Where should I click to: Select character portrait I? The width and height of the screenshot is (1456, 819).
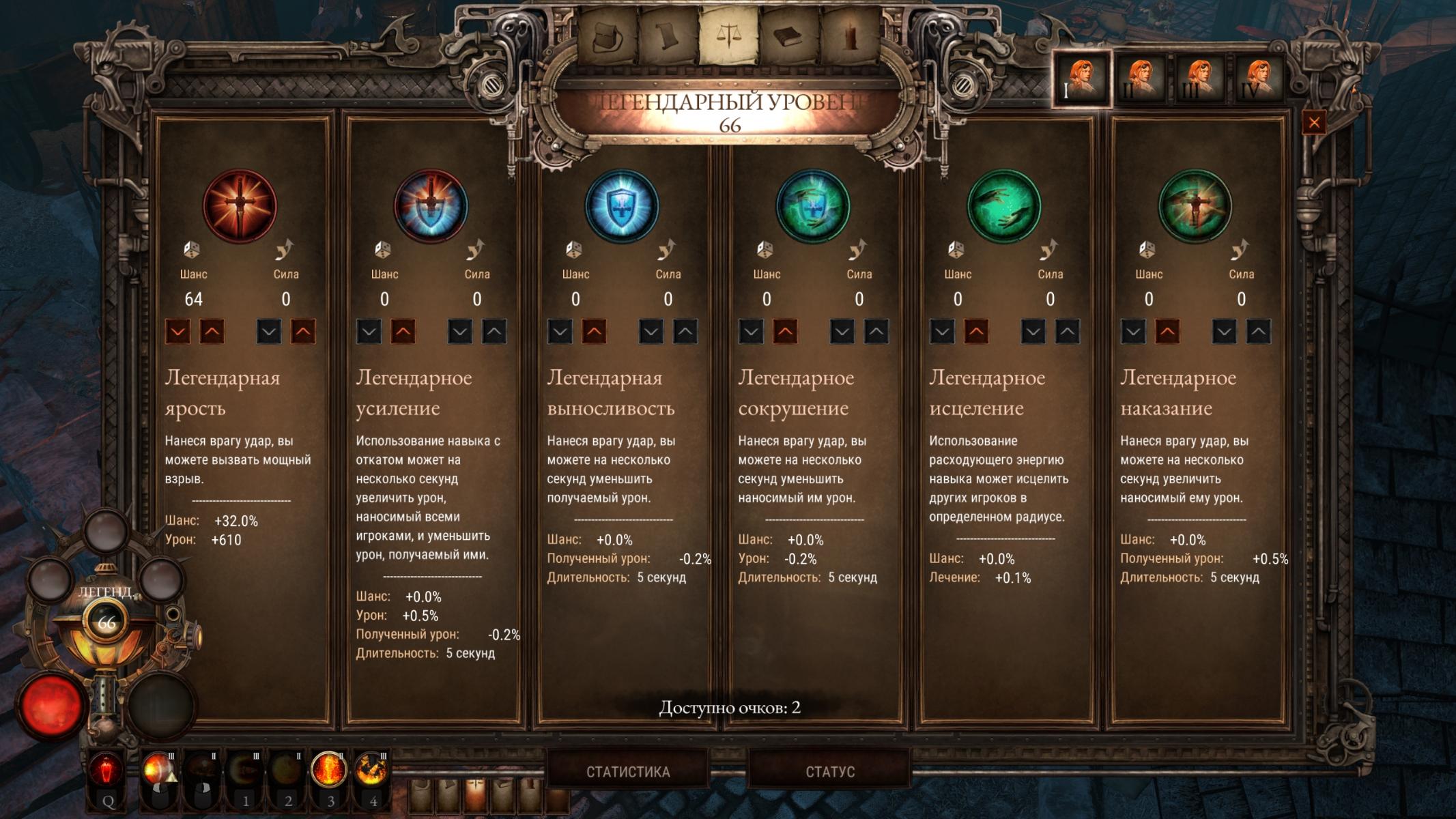point(1081,78)
